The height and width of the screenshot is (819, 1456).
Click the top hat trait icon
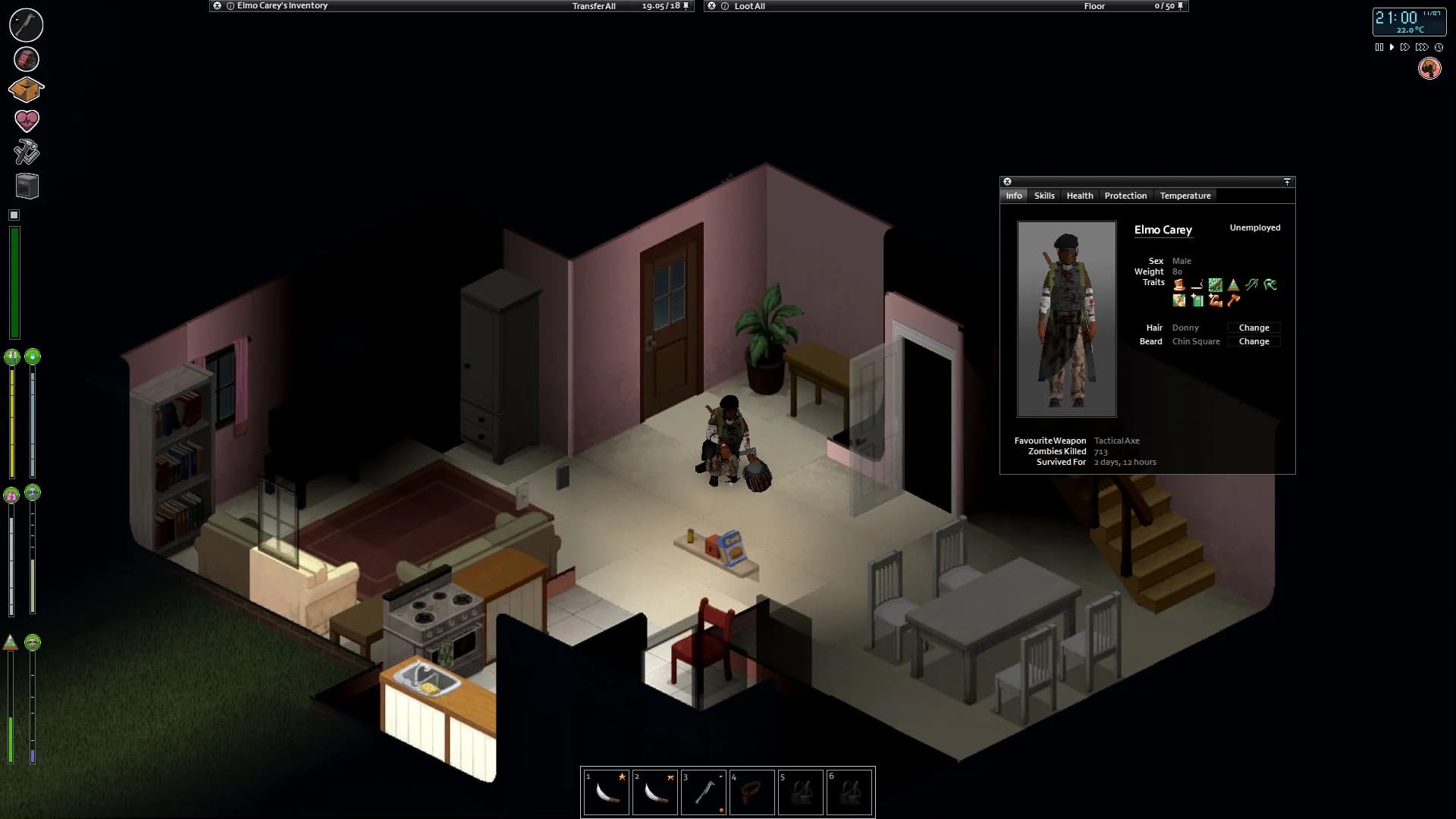click(x=1179, y=284)
